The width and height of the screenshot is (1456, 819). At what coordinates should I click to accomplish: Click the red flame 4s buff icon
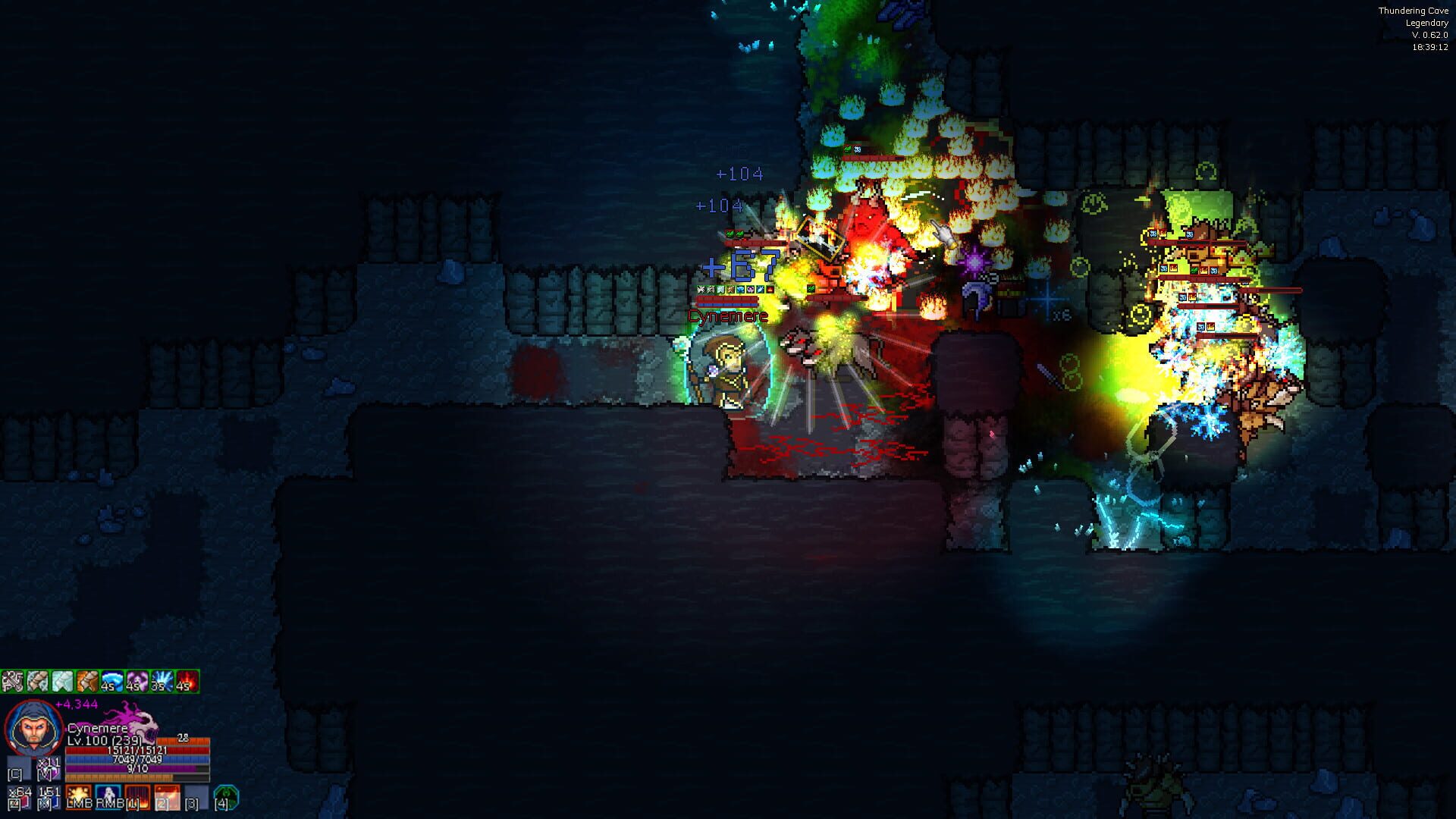(187, 680)
